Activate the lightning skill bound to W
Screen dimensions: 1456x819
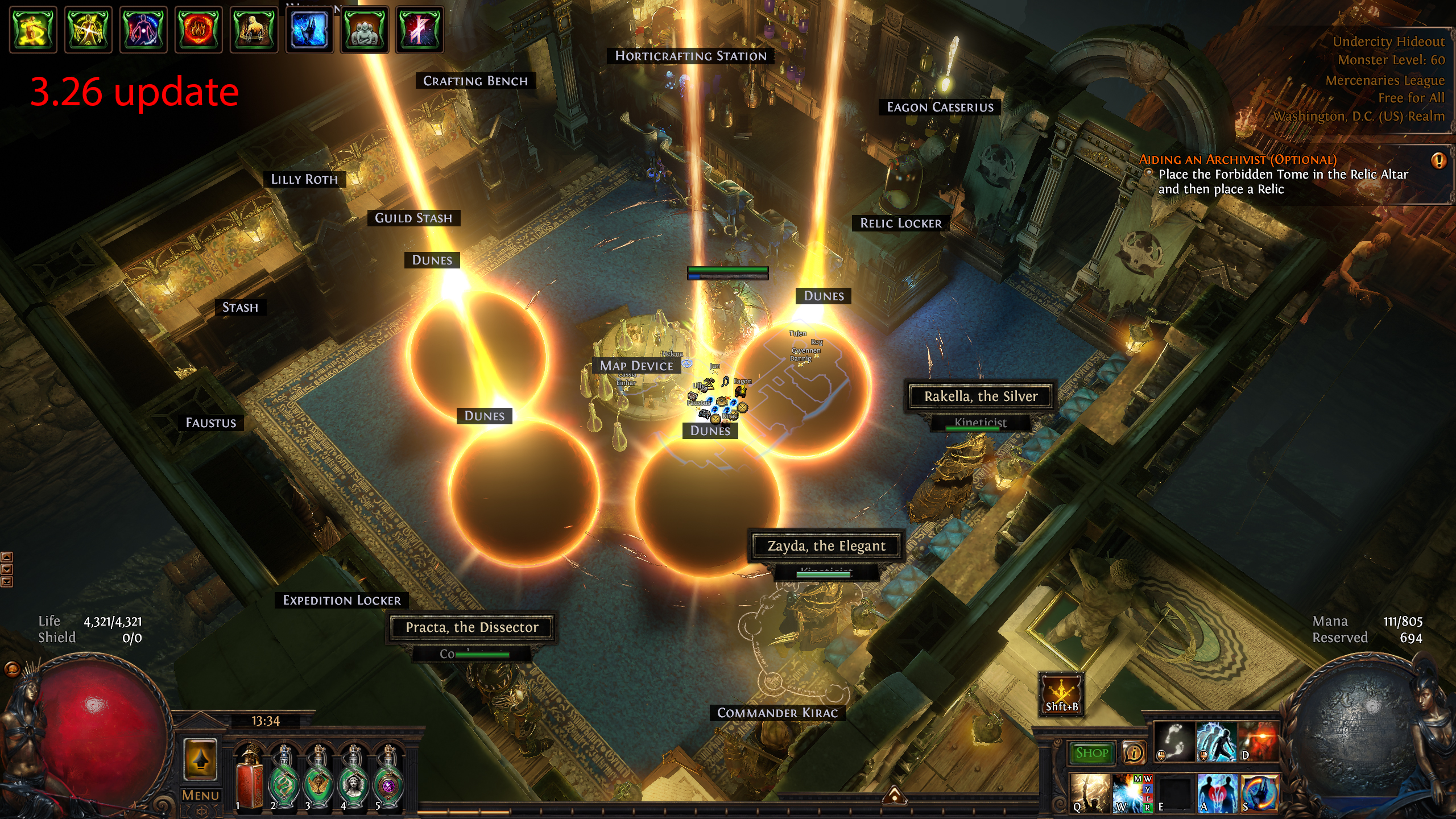tap(1132, 793)
